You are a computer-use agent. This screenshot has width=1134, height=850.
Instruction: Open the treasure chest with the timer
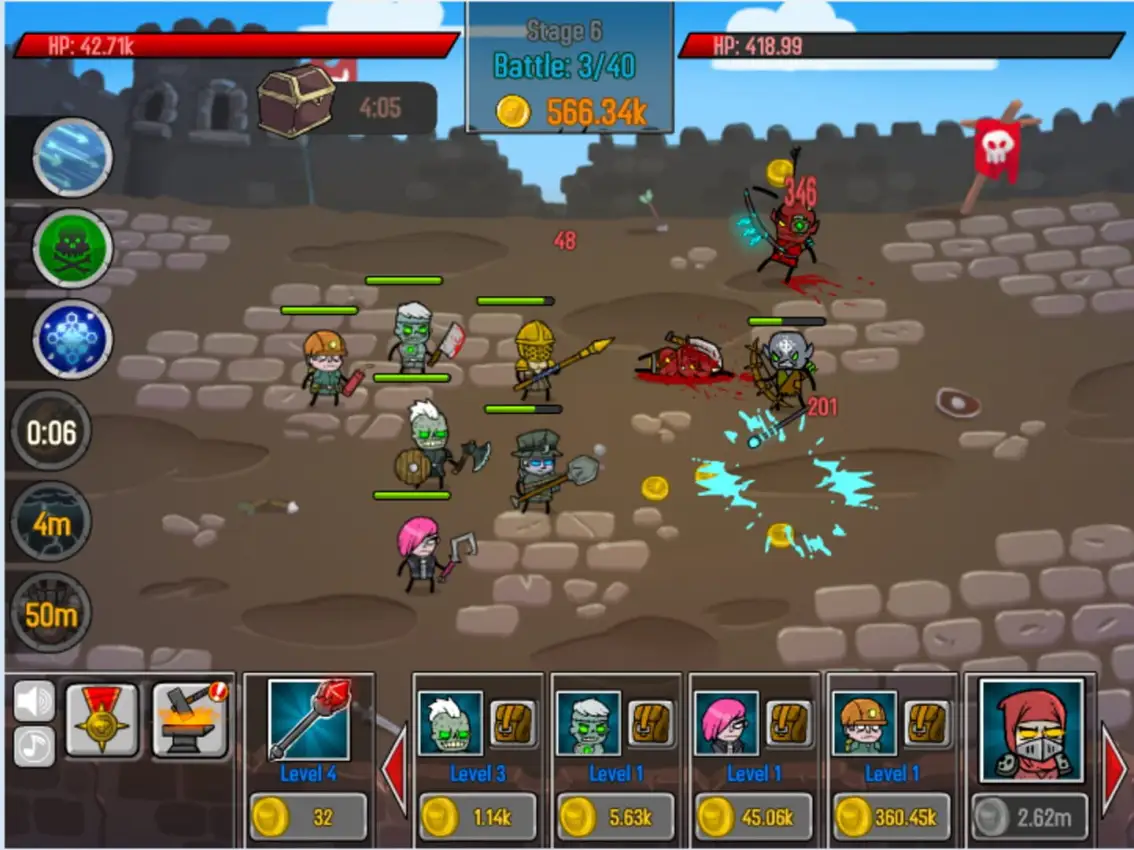(296, 100)
